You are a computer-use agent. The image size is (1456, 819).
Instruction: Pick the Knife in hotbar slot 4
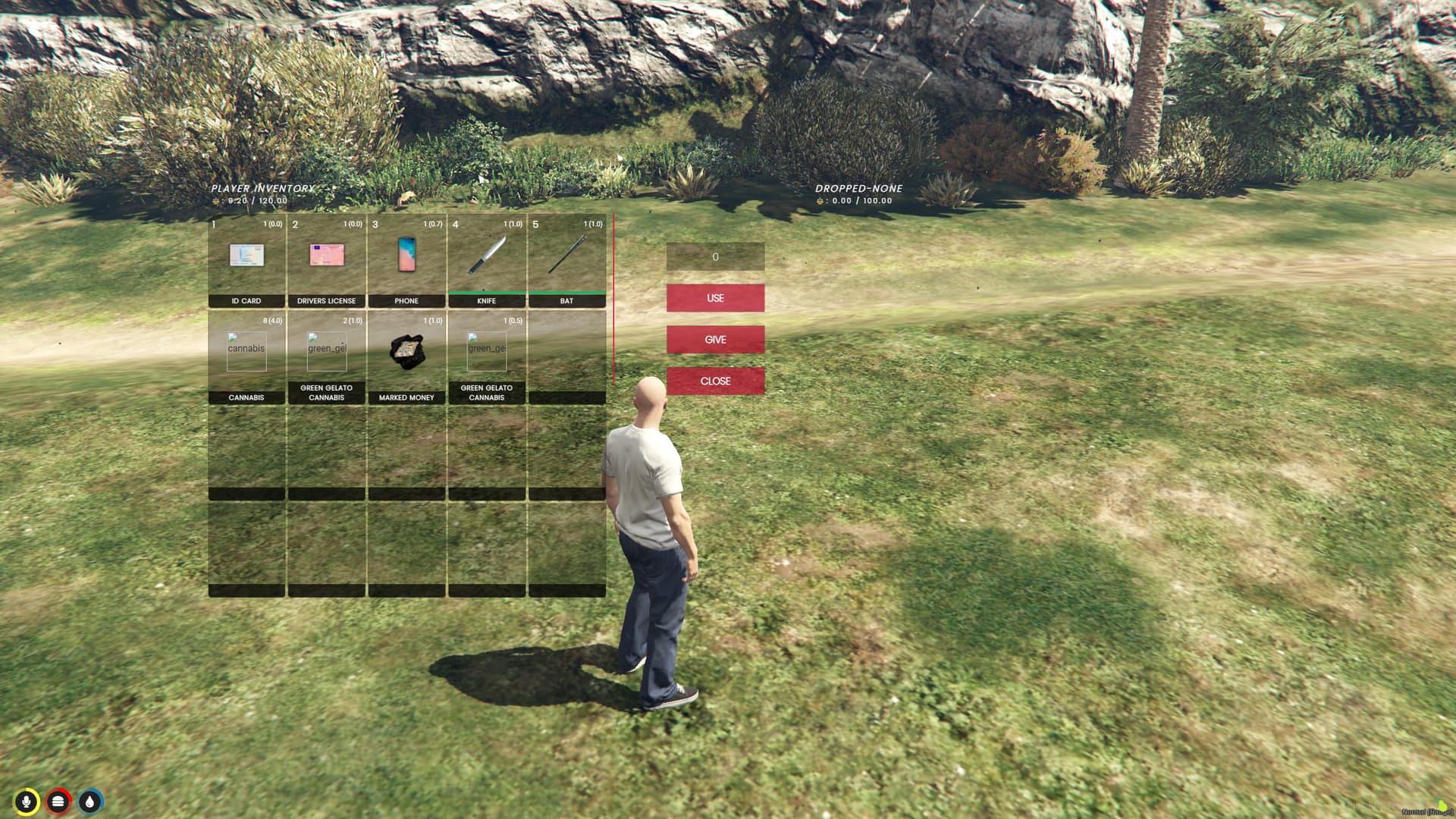(x=486, y=260)
